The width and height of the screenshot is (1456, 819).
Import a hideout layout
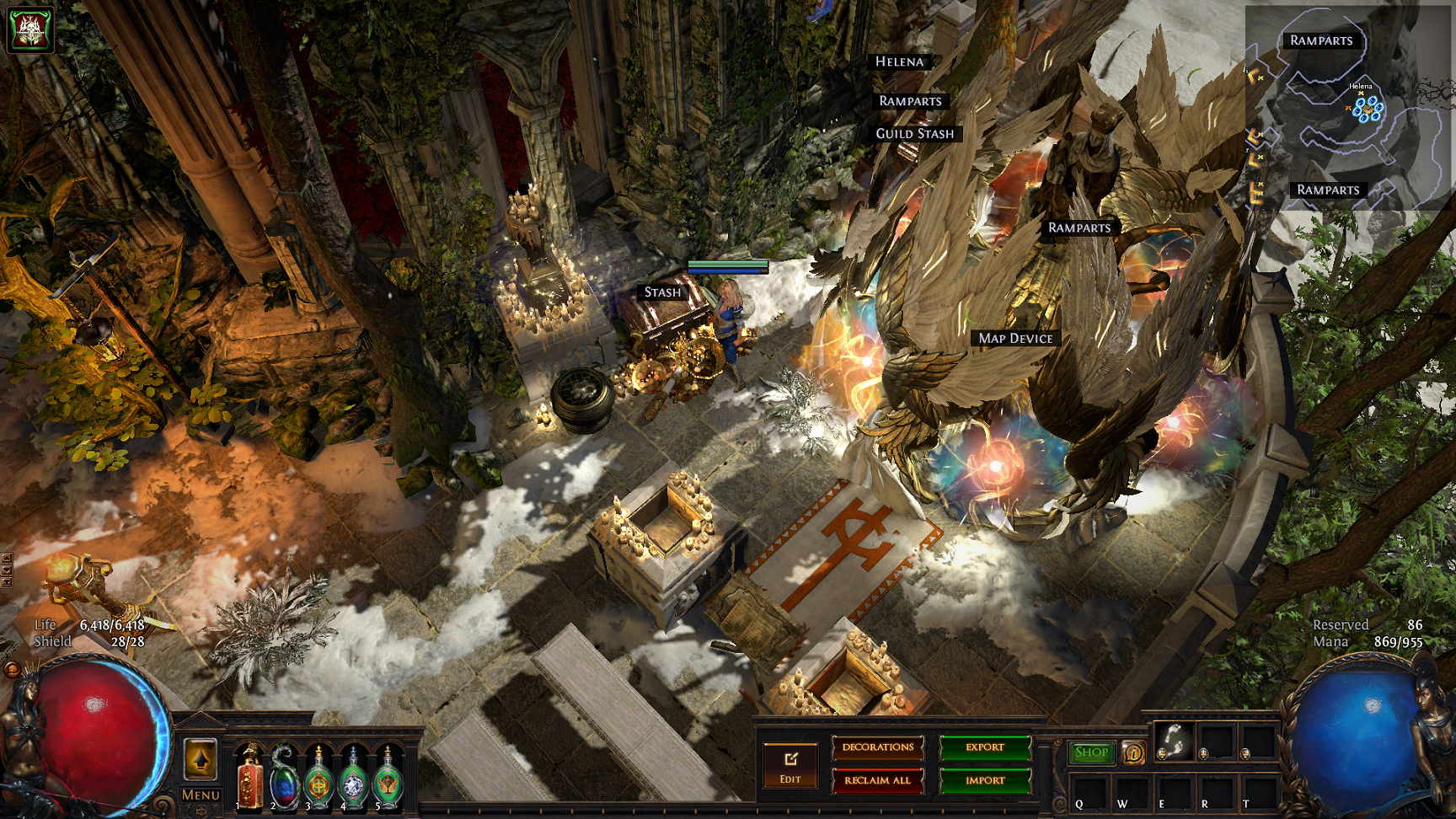point(984,780)
